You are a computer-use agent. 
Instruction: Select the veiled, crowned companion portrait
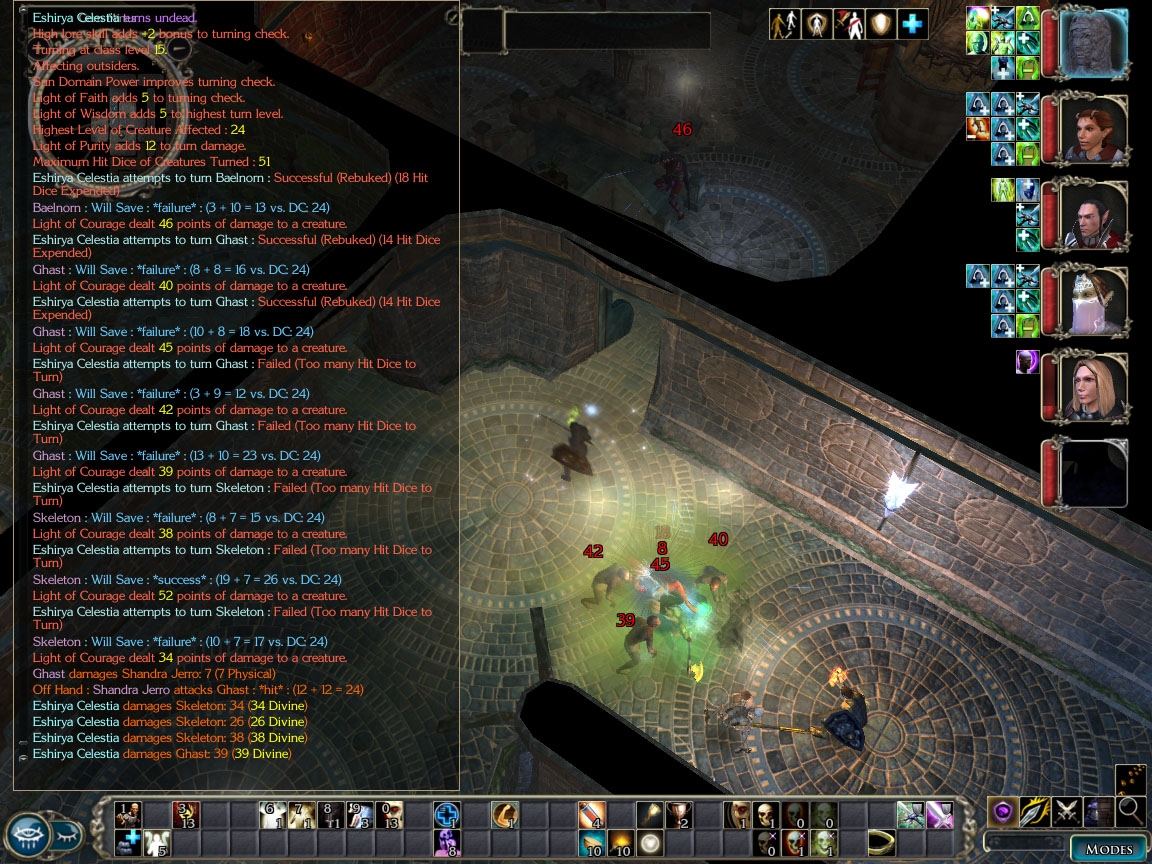[x=1091, y=302]
